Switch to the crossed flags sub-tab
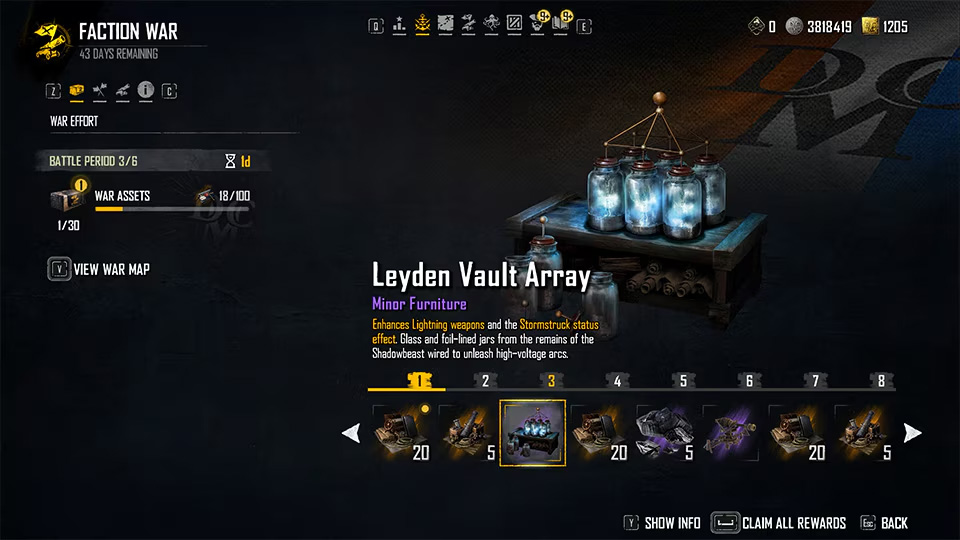 pyautogui.click(x=100, y=91)
